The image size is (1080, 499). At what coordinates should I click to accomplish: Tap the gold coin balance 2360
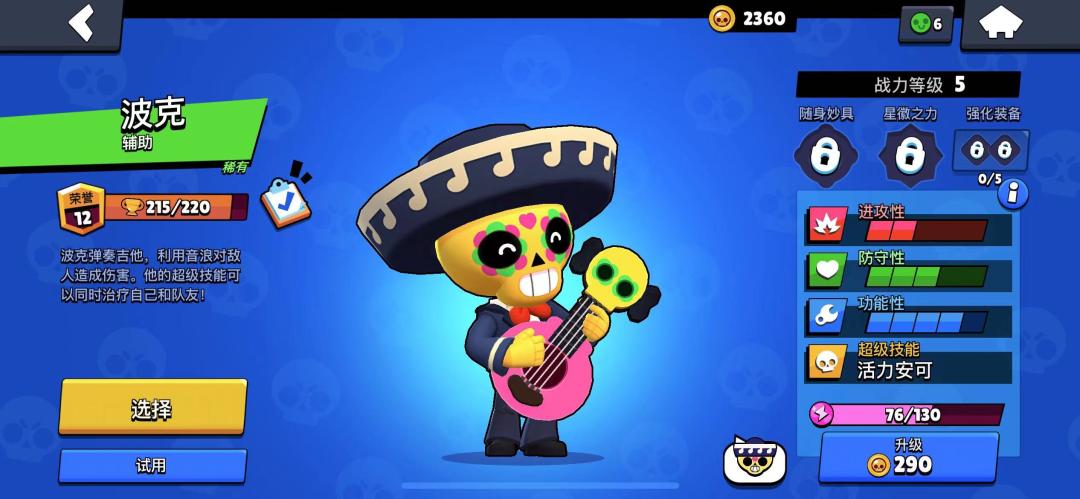tap(748, 18)
